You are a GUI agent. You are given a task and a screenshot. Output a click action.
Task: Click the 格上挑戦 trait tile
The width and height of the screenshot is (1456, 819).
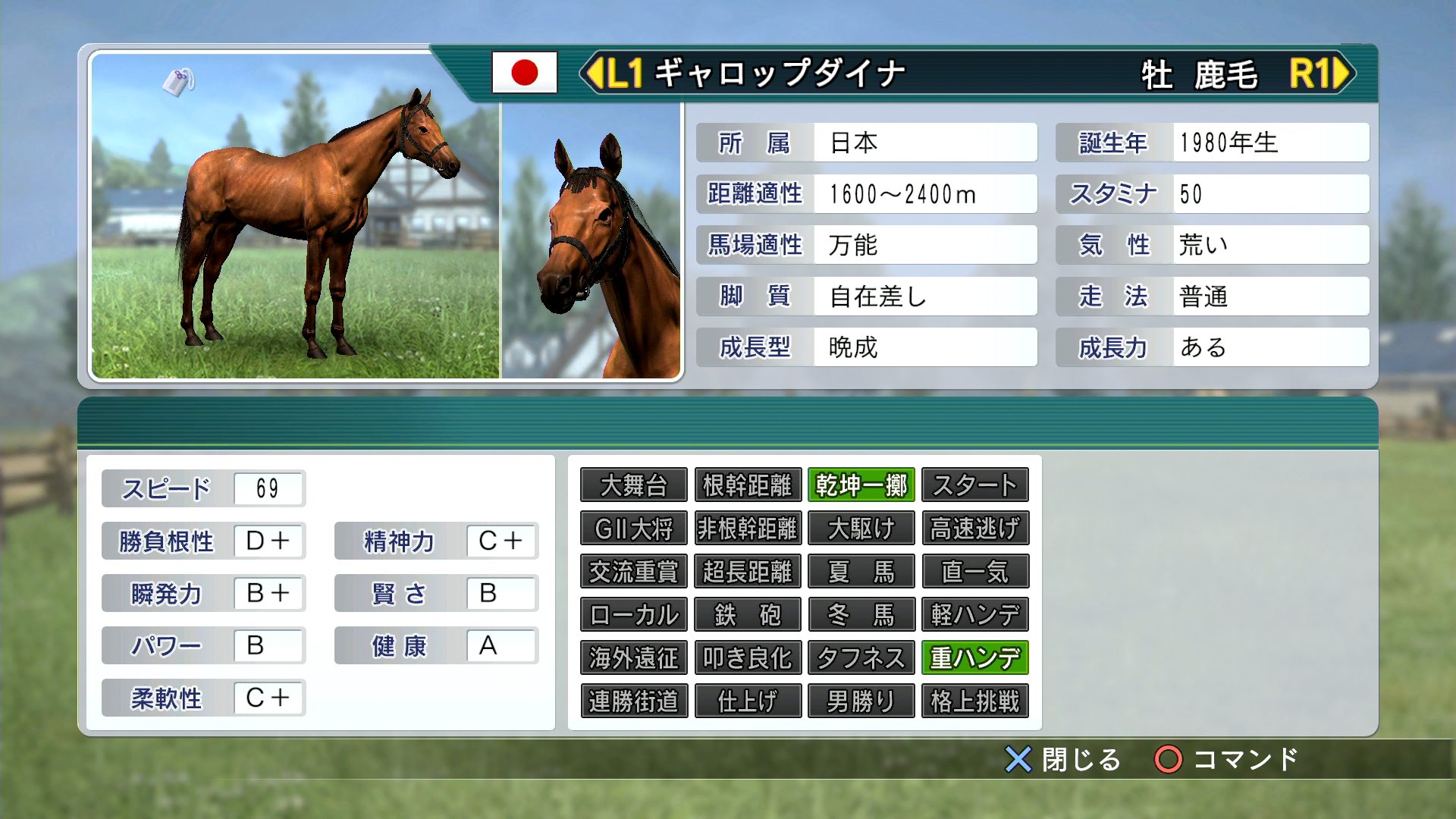975,701
